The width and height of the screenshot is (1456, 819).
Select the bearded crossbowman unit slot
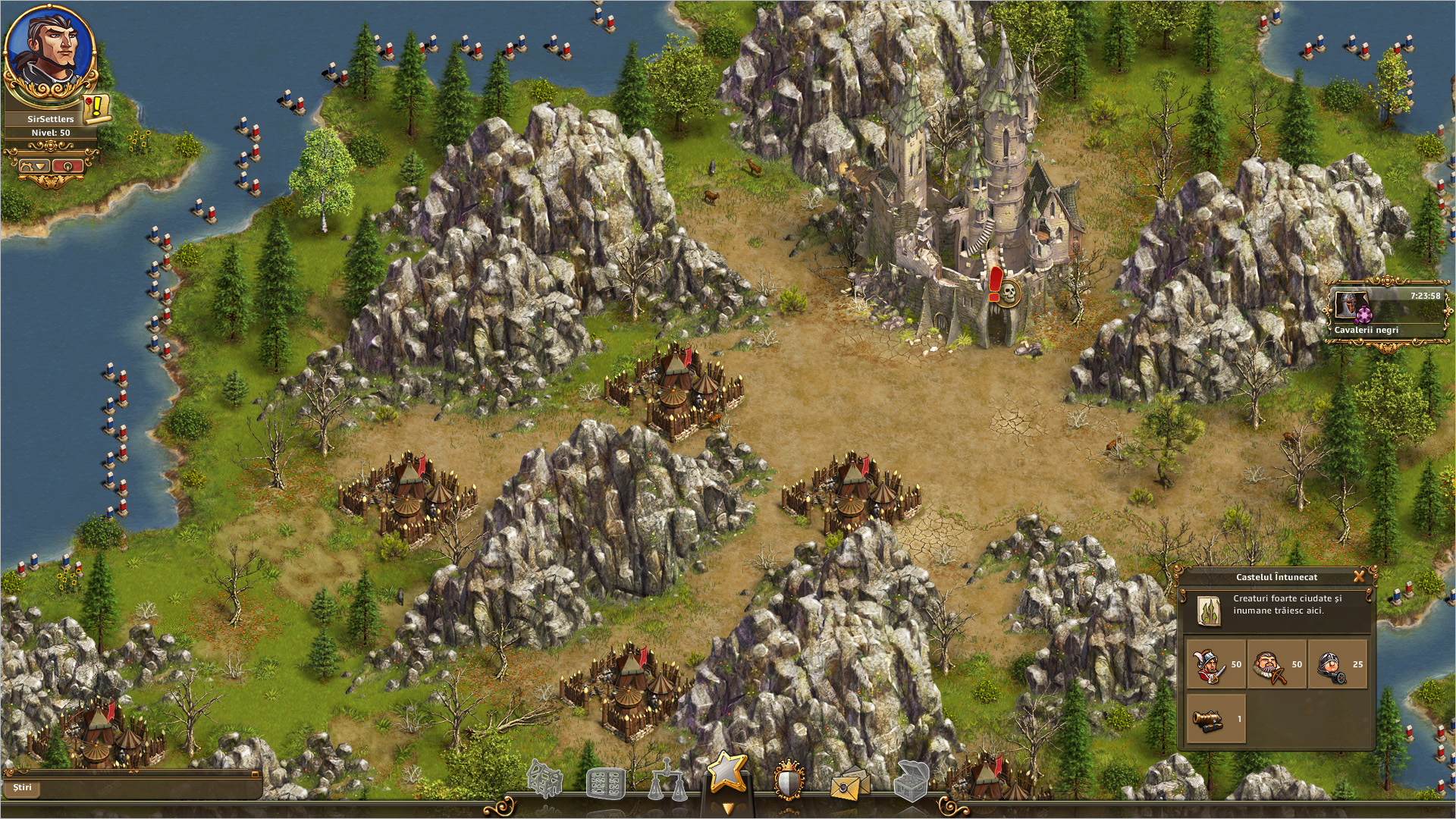[x=1276, y=664]
